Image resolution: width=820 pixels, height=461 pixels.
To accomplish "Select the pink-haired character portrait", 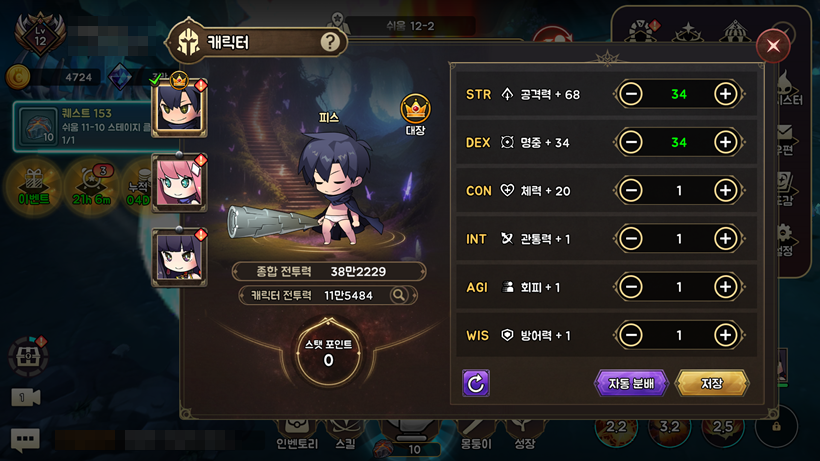I will pyautogui.click(x=179, y=181).
